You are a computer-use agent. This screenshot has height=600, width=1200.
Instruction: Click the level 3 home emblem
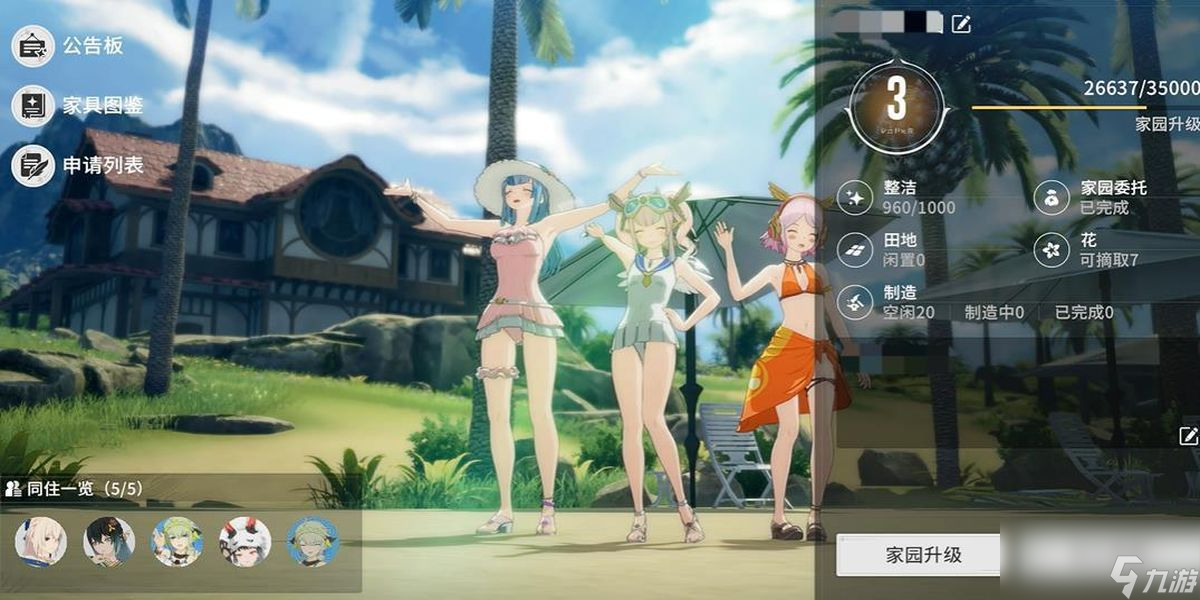(897, 101)
